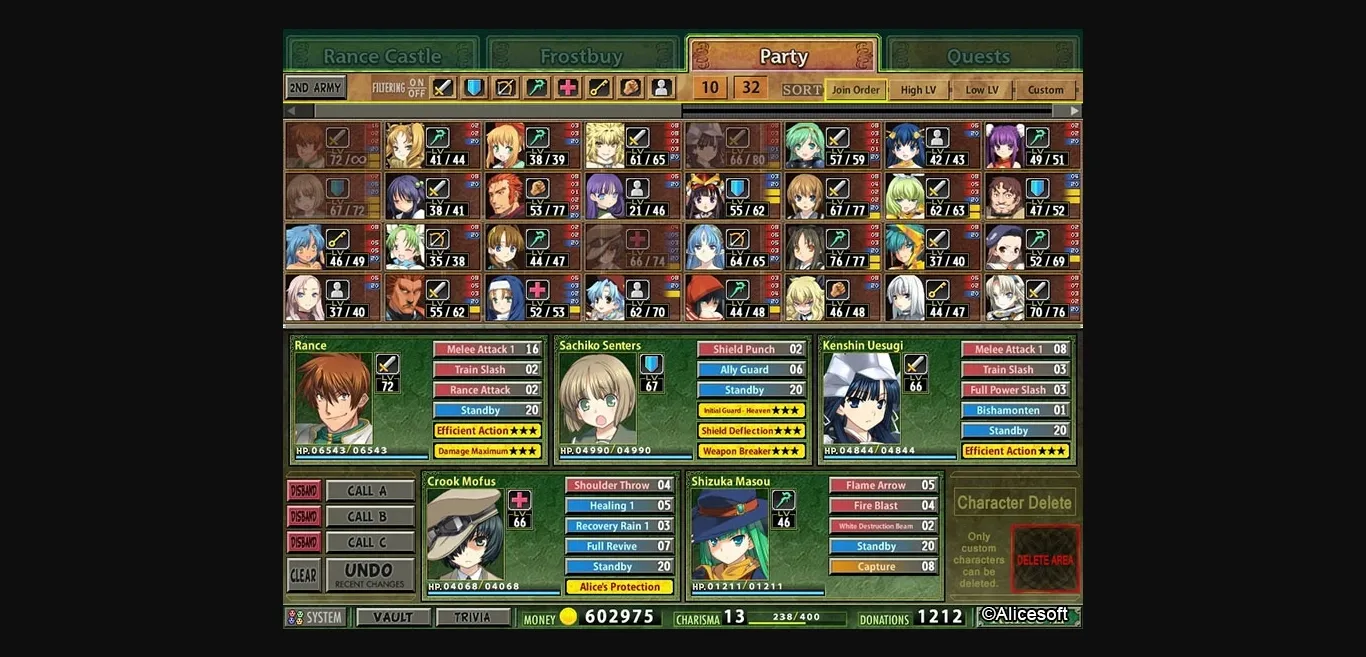Sort roster by Join Order
Screen dimensions: 1366x657
tap(856, 90)
